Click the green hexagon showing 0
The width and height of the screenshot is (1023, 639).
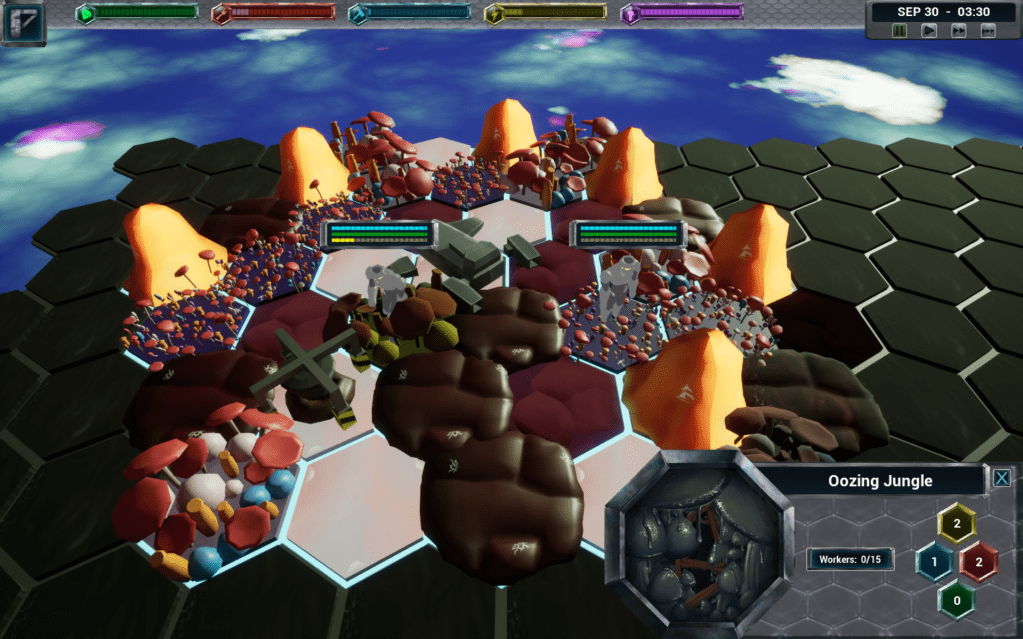click(x=957, y=600)
